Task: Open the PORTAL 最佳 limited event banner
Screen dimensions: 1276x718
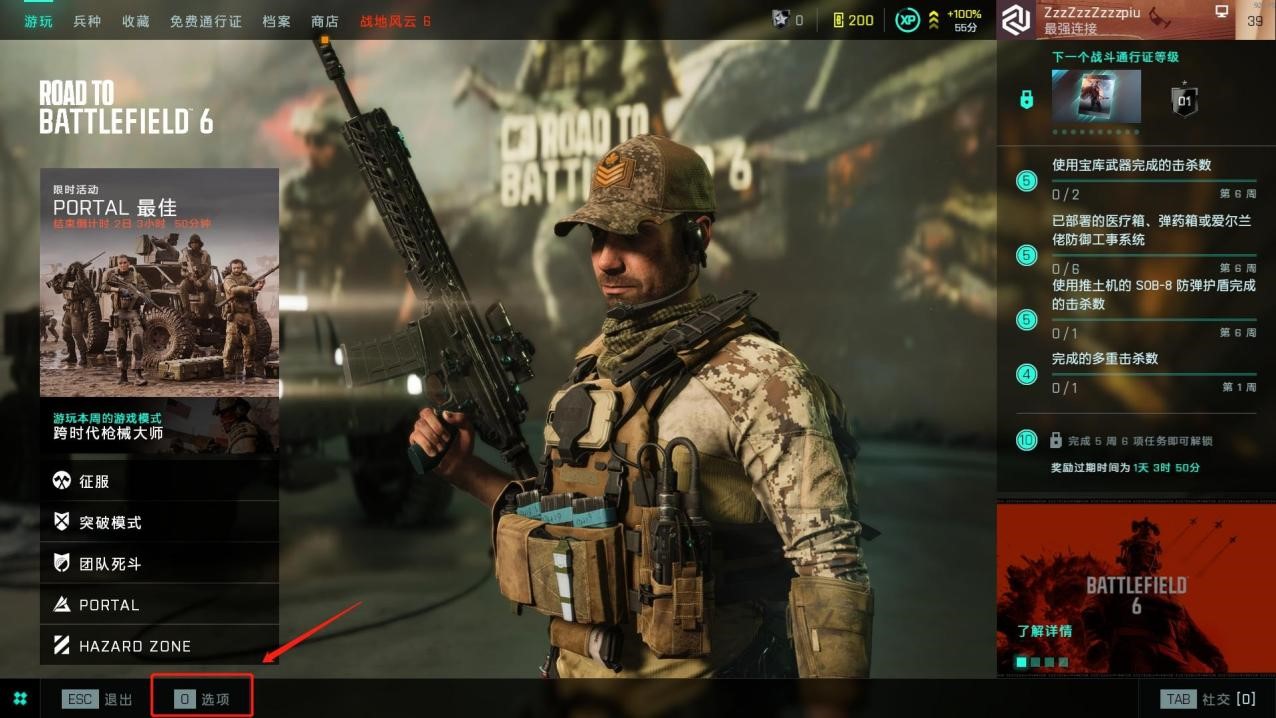Action: [159, 282]
